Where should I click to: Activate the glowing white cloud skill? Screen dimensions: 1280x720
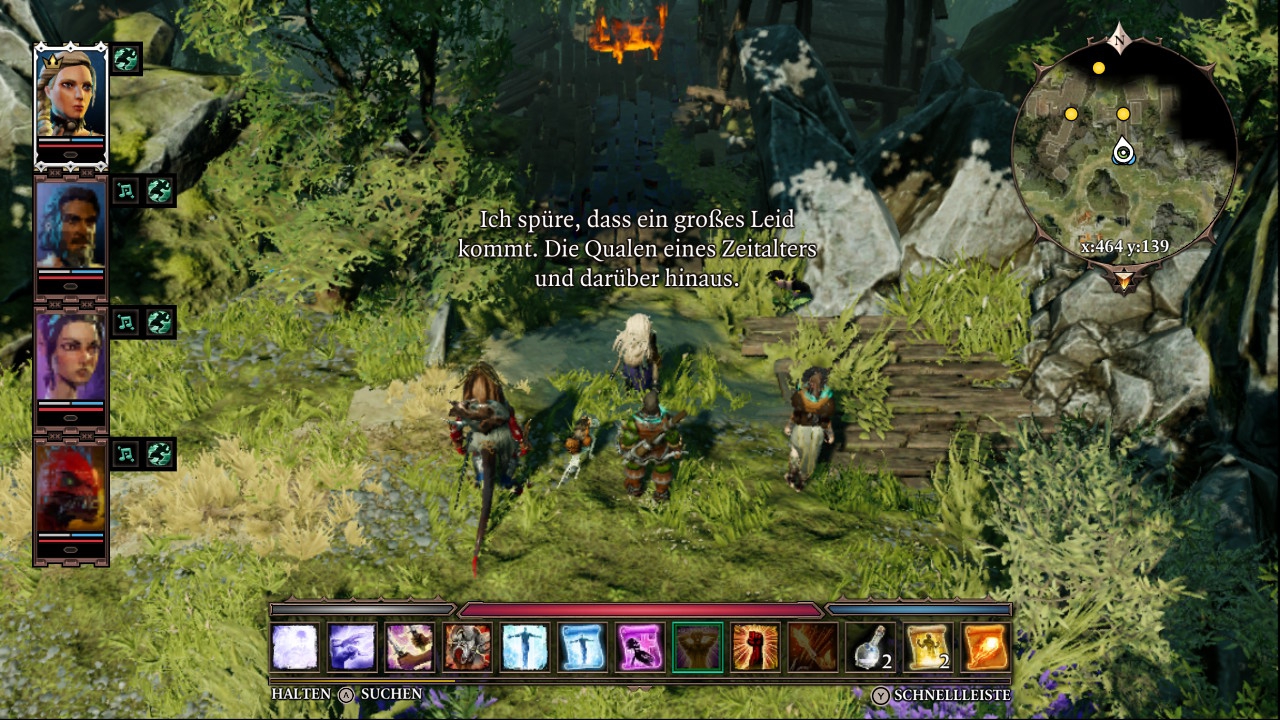coord(295,648)
